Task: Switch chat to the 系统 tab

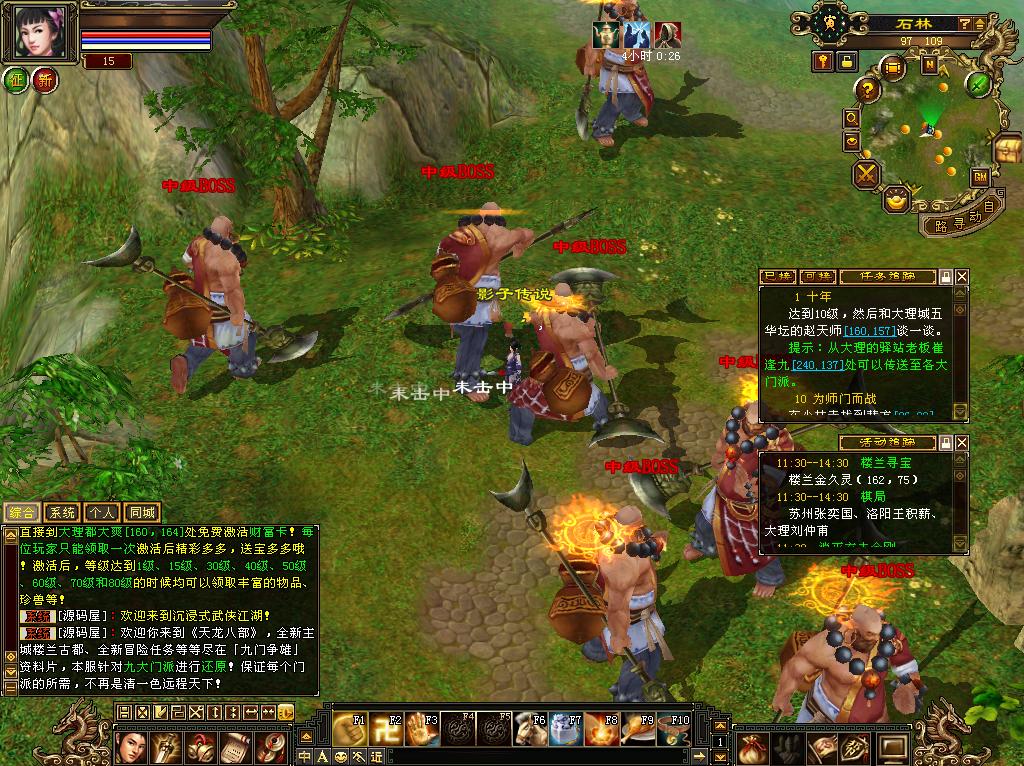Action: click(62, 513)
